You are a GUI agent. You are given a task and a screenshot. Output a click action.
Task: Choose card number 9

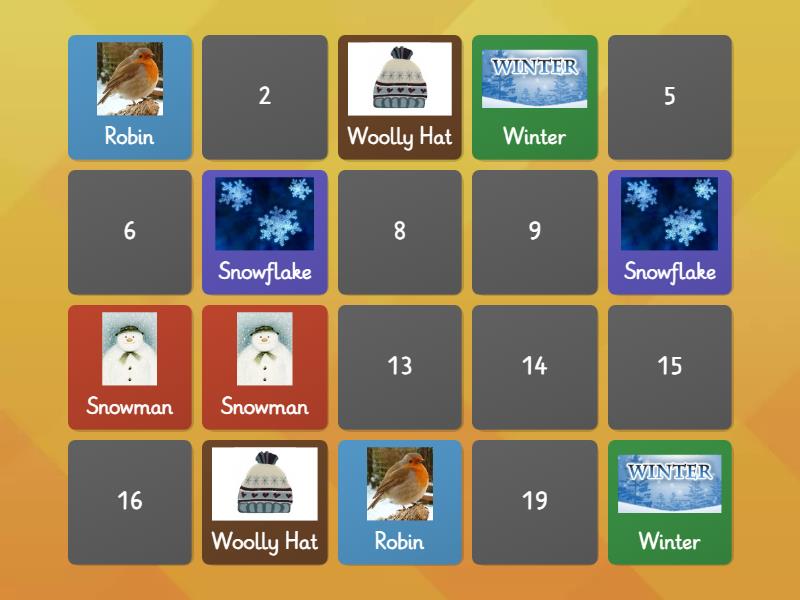click(x=535, y=232)
